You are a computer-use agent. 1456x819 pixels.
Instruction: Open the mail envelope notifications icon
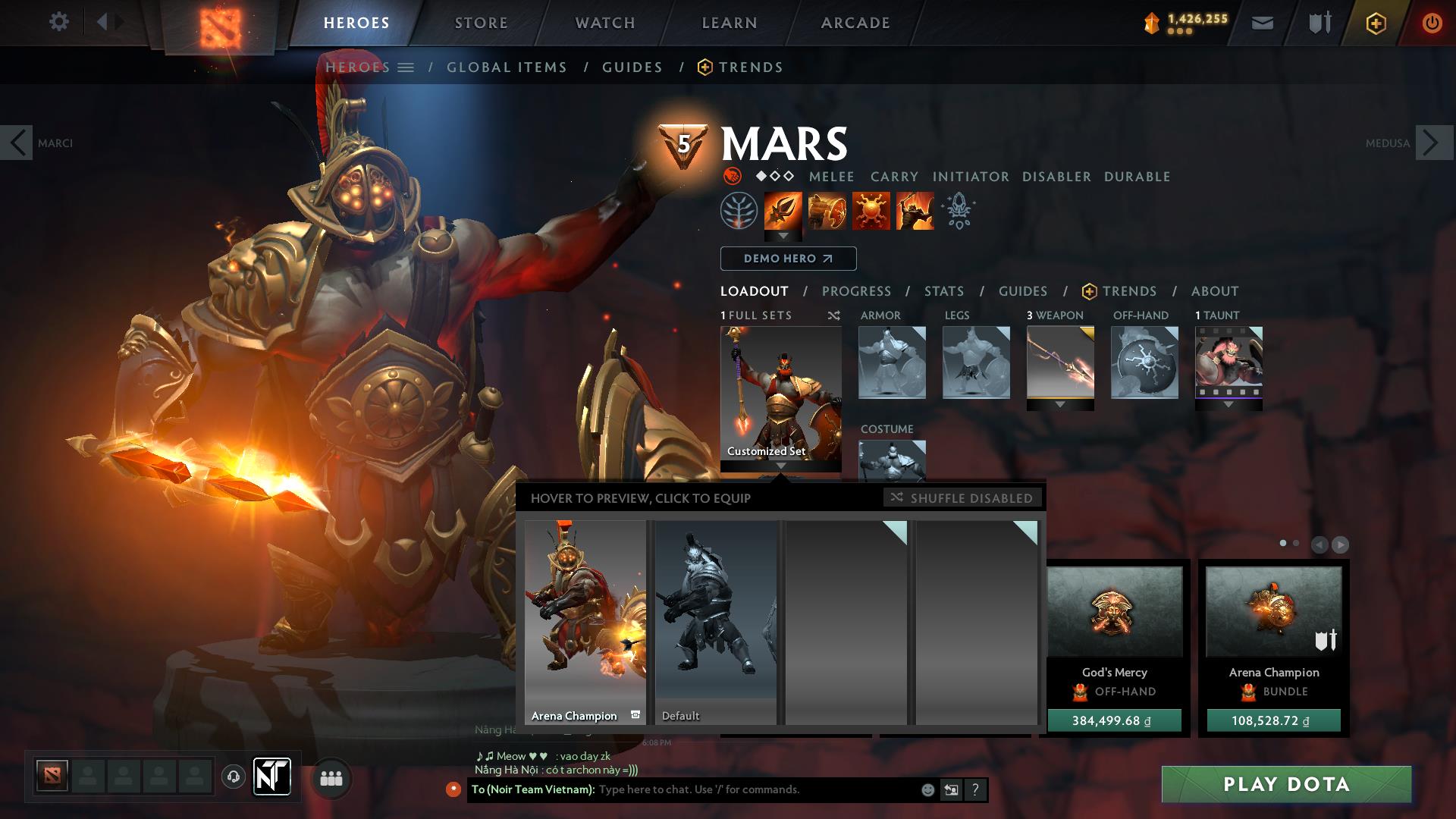(x=1262, y=22)
